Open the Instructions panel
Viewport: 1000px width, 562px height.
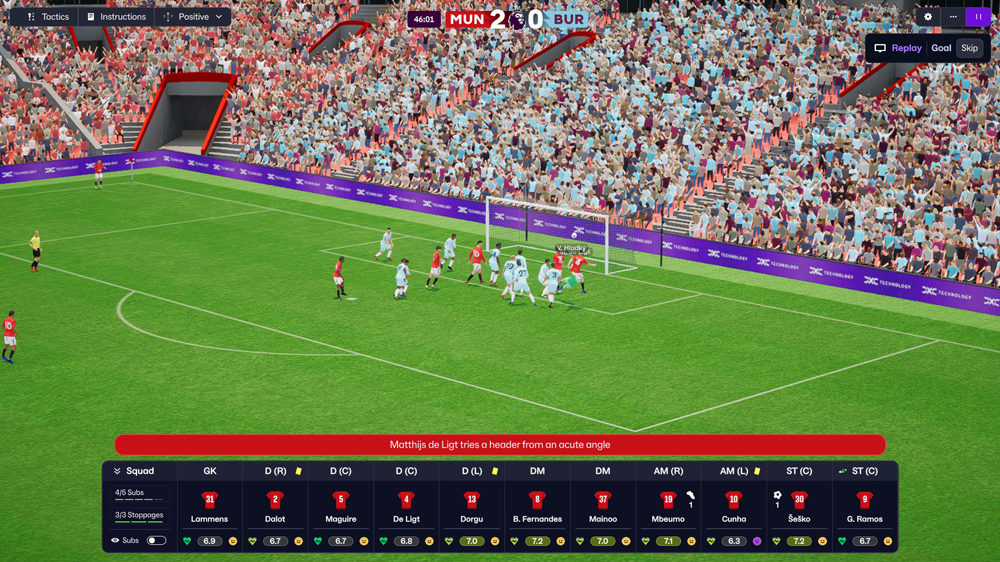tap(116, 17)
